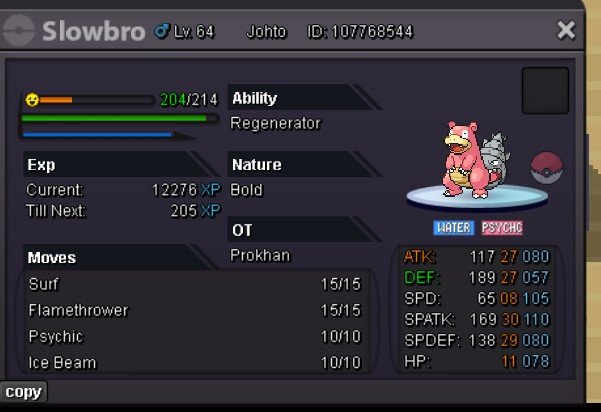This screenshot has width=601, height=412.
Task: Click the Psychic type badge
Action: [x=501, y=228]
